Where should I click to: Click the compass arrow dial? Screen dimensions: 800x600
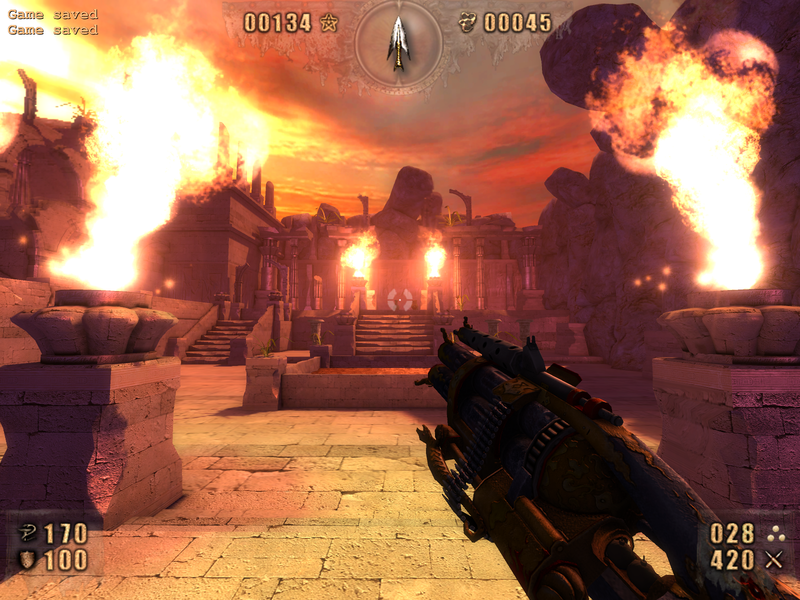click(399, 44)
